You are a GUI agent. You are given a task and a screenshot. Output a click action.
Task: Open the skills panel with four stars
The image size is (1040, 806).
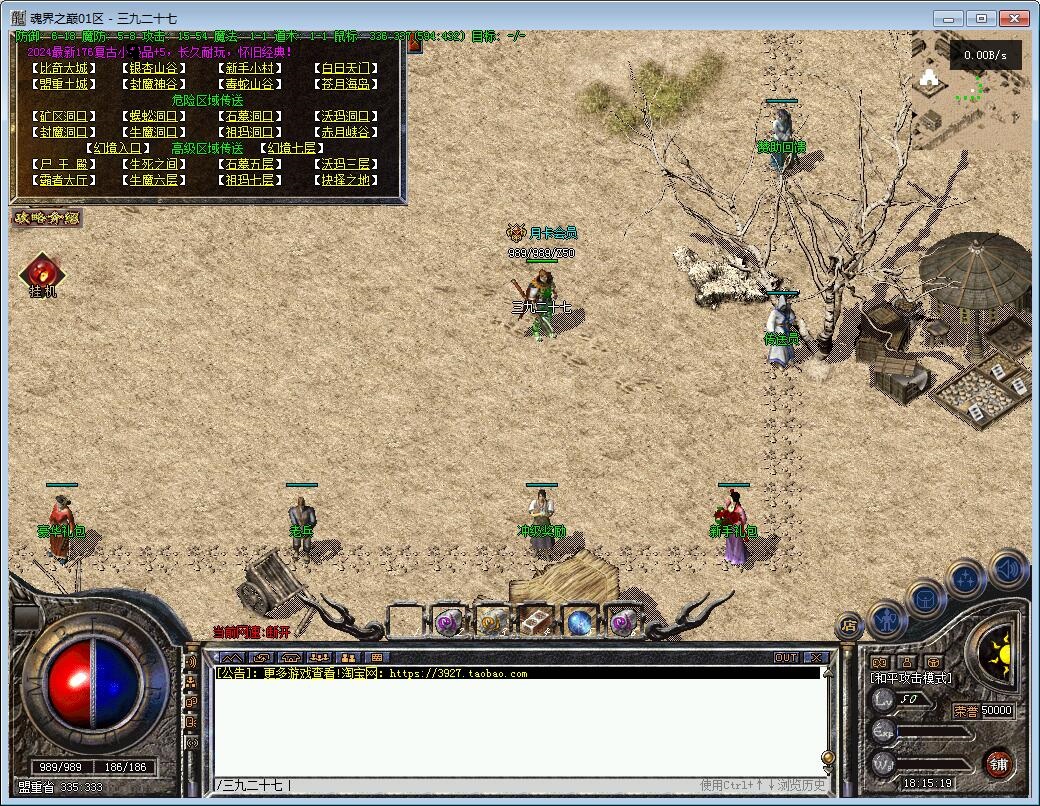pyautogui.click(x=967, y=578)
